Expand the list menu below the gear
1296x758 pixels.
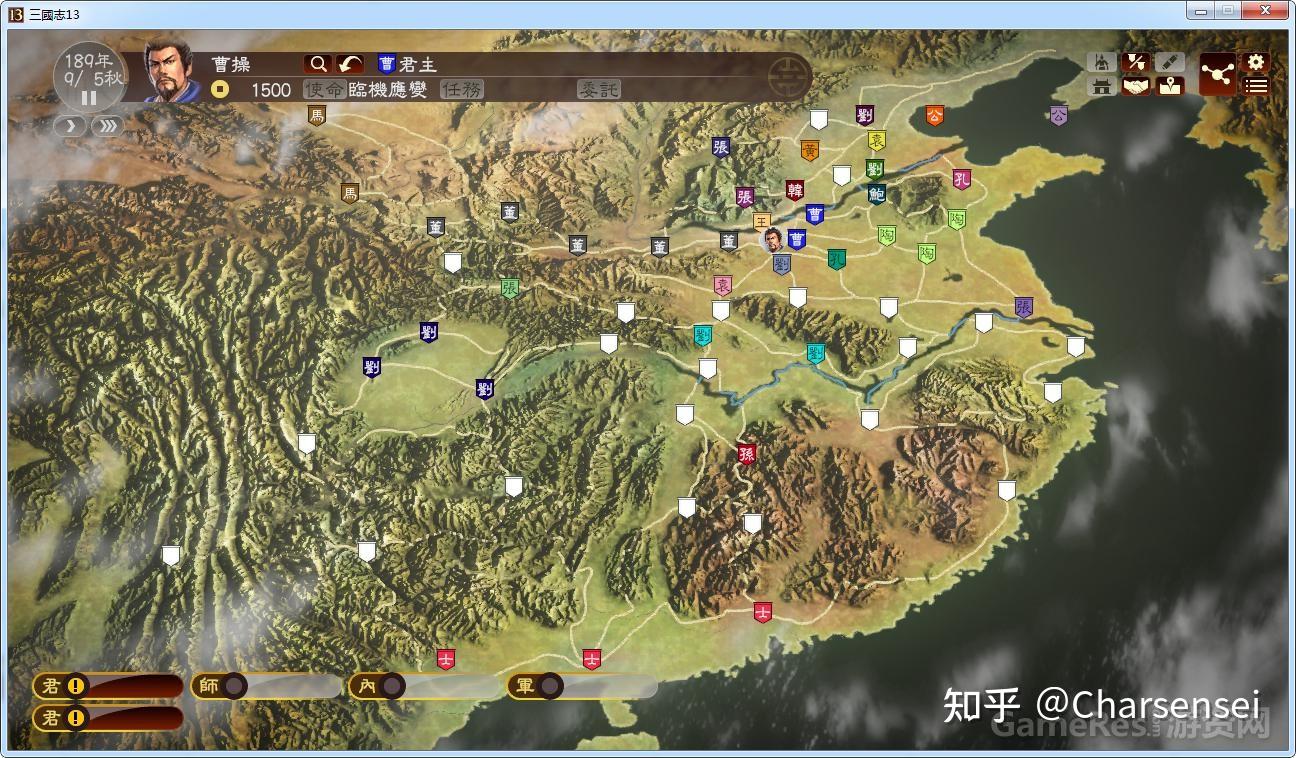(1256, 85)
